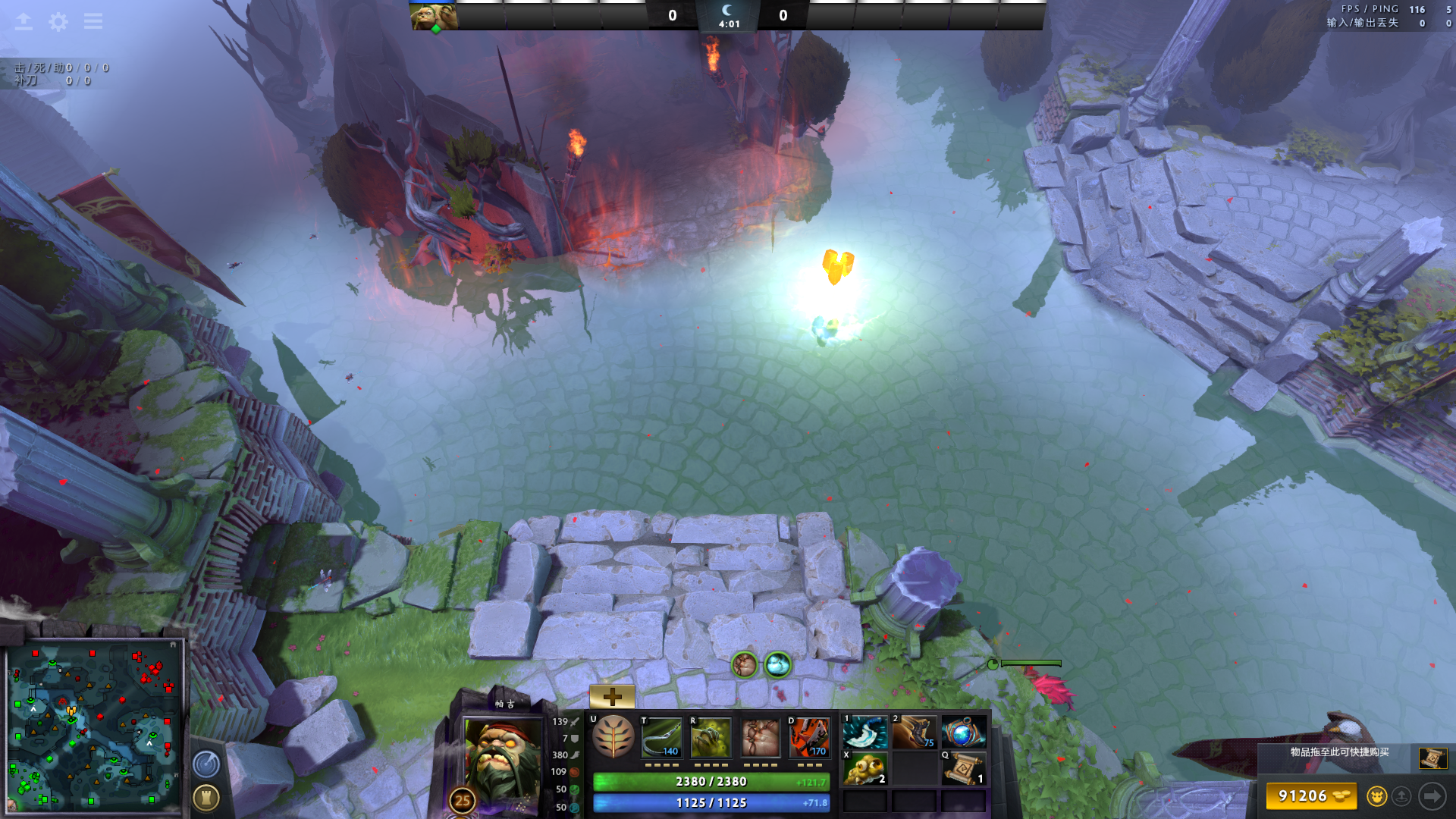Click the quick-buy scroll item
1456x819 pixels.
pyautogui.click(x=1432, y=757)
